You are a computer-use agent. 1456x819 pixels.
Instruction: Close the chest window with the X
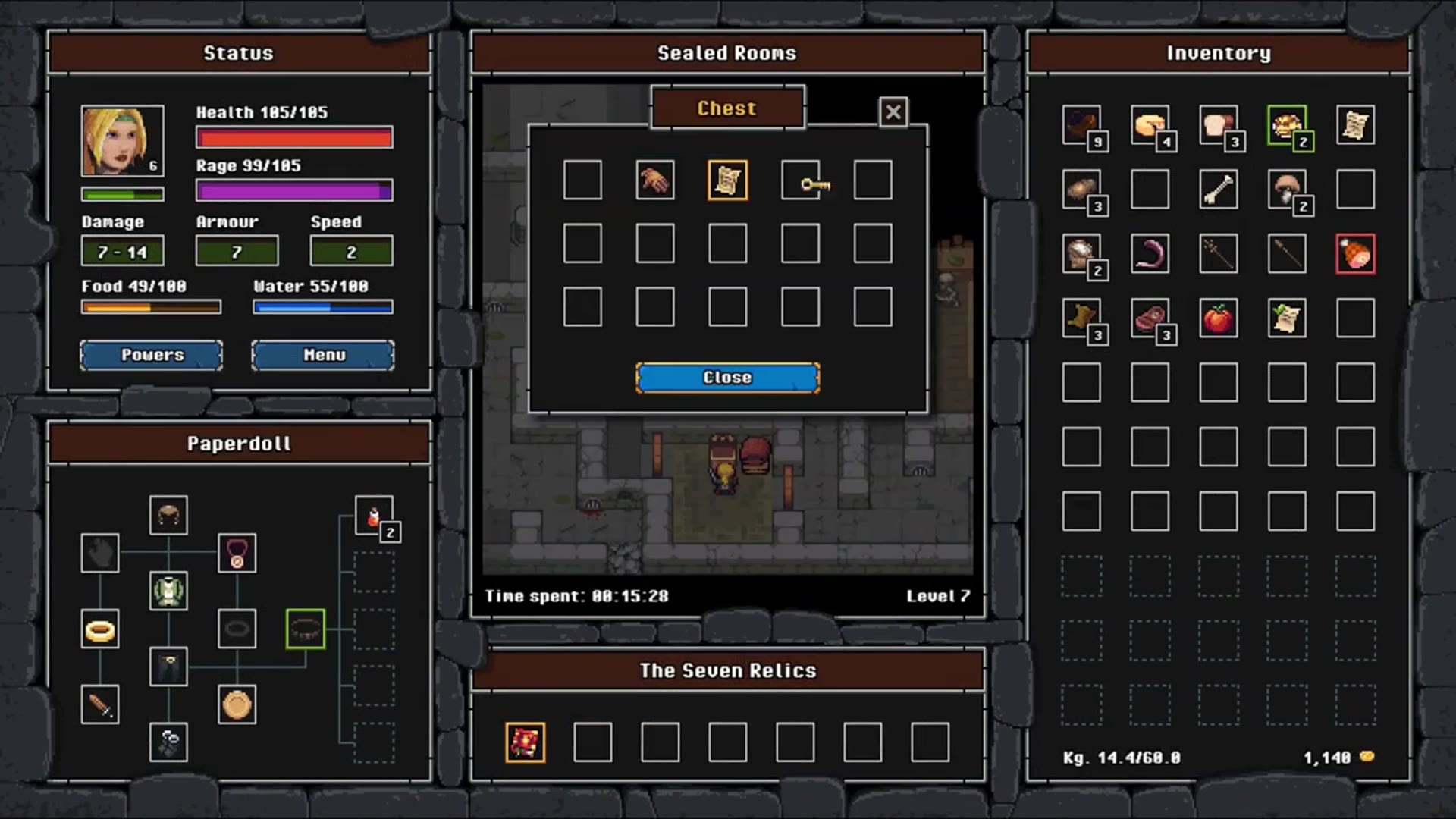coord(893,112)
